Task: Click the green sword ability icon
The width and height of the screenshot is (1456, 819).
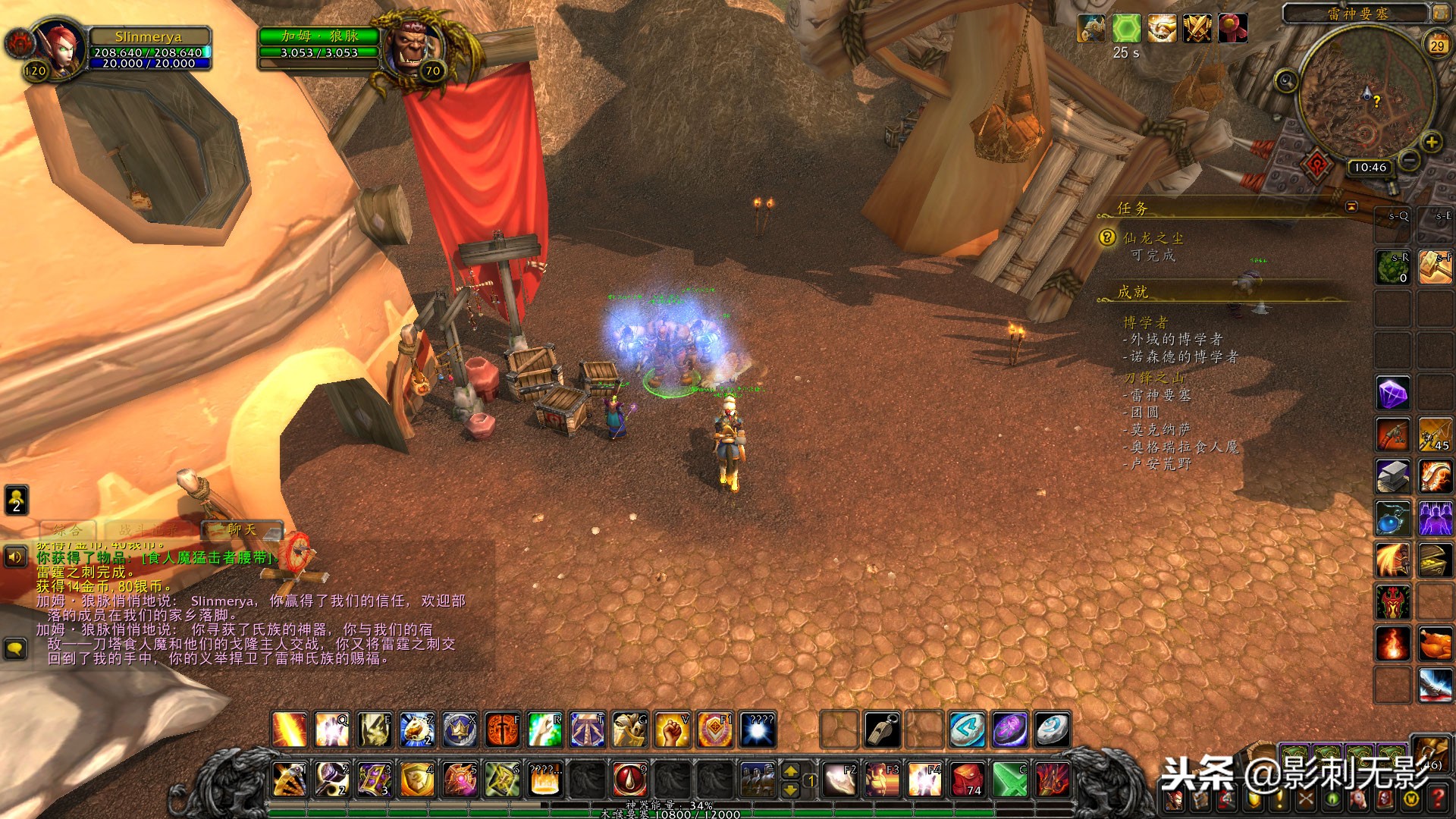Action: (x=1010, y=779)
